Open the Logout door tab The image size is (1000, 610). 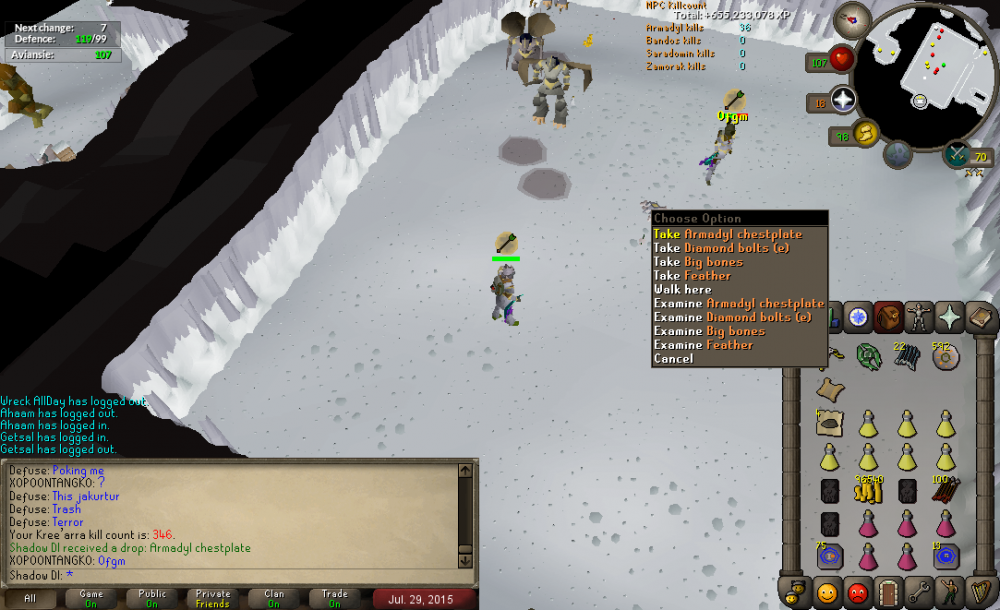[888, 592]
